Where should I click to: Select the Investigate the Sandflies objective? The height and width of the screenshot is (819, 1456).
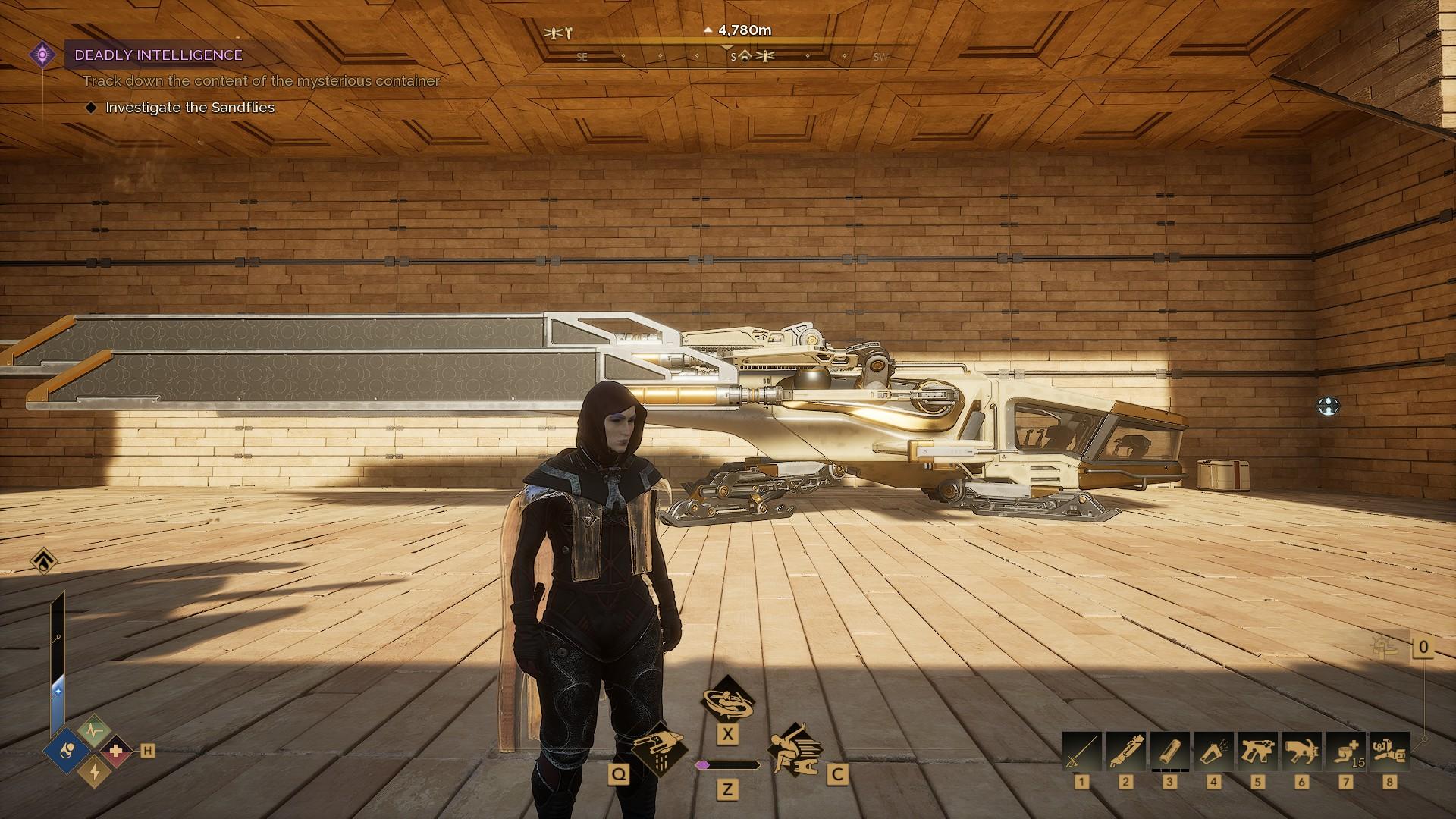(x=190, y=108)
